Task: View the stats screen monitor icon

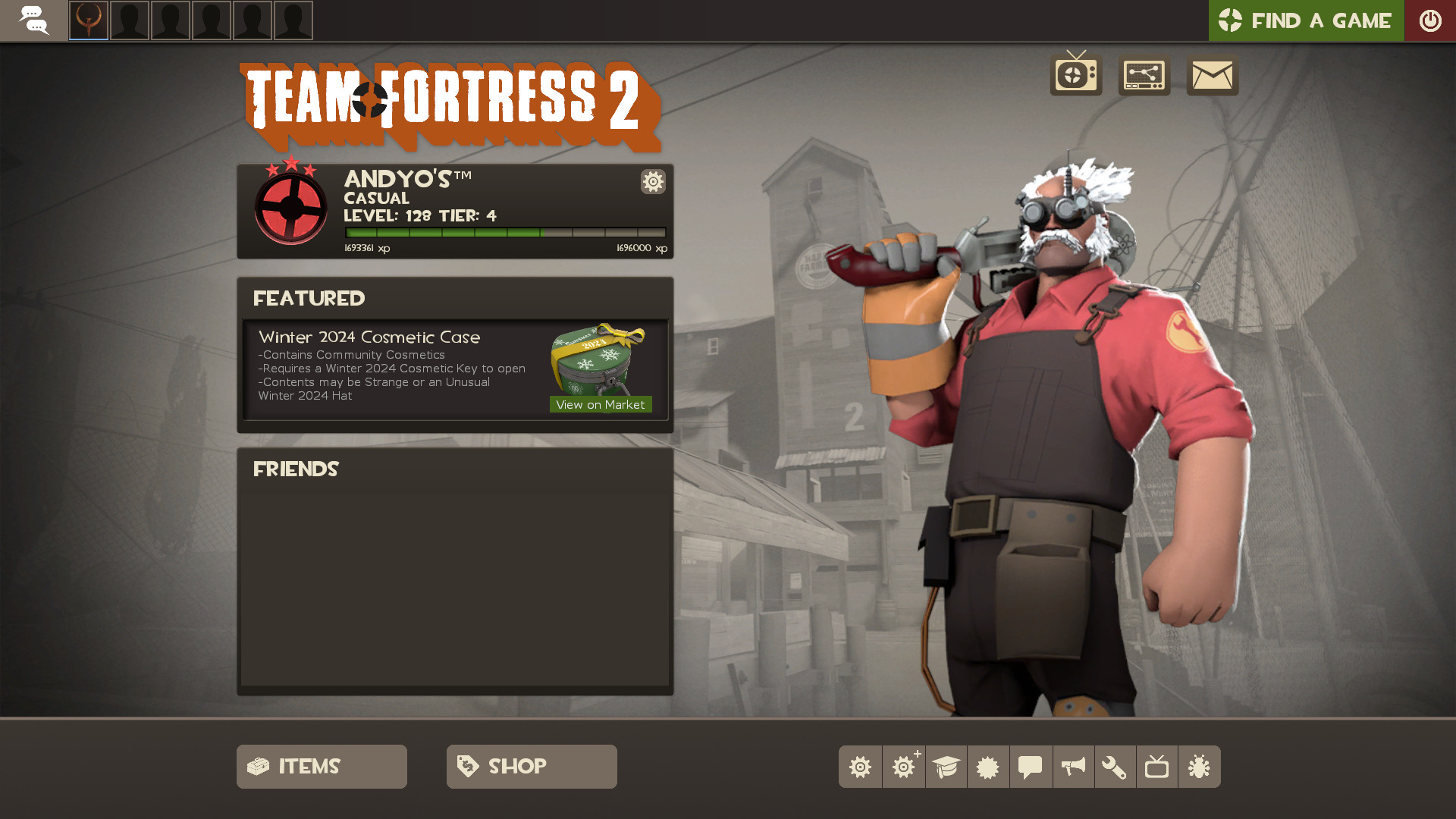Action: tap(1144, 76)
